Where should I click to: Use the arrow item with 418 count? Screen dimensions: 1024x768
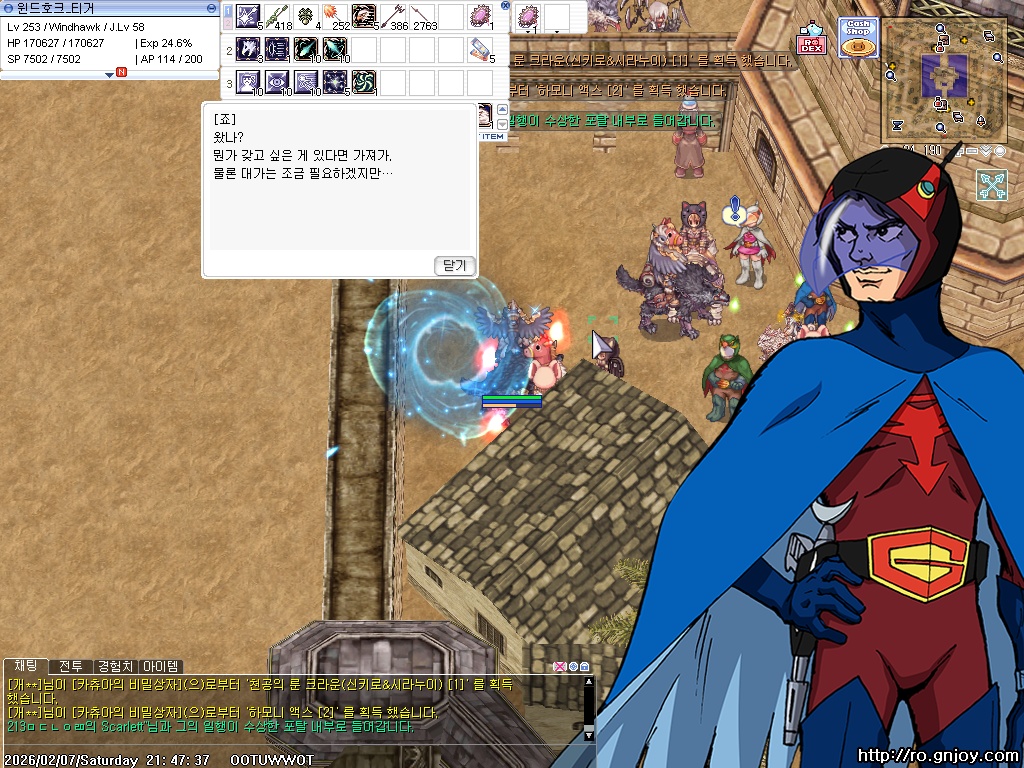click(x=277, y=17)
